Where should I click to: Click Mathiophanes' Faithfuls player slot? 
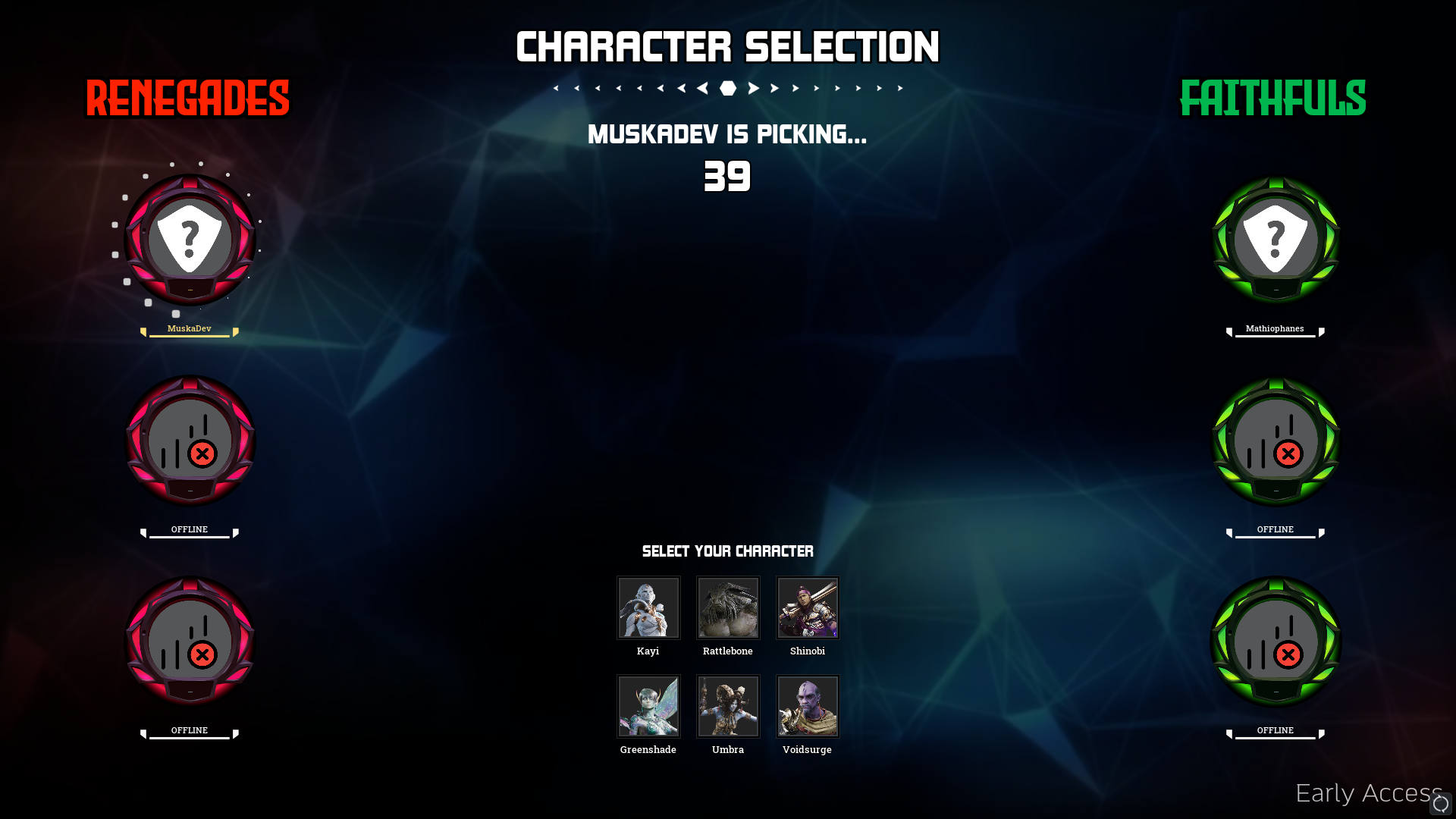[1276, 240]
